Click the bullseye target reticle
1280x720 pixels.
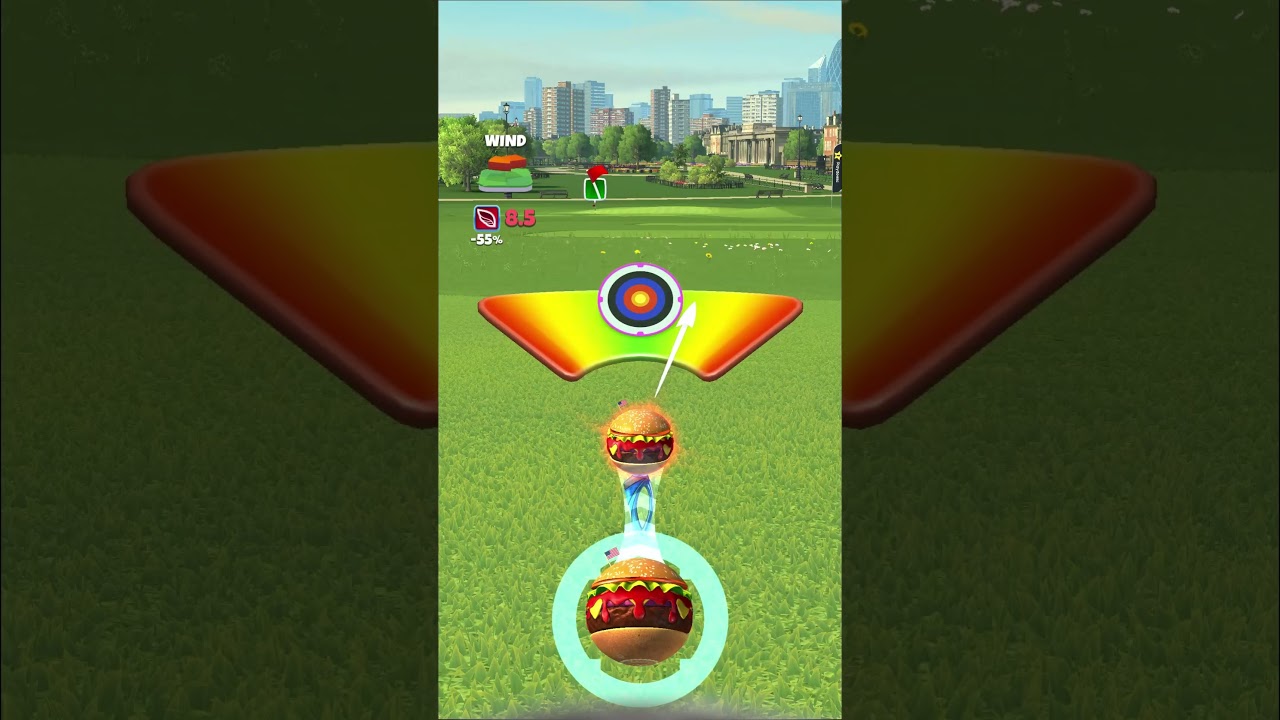click(638, 297)
